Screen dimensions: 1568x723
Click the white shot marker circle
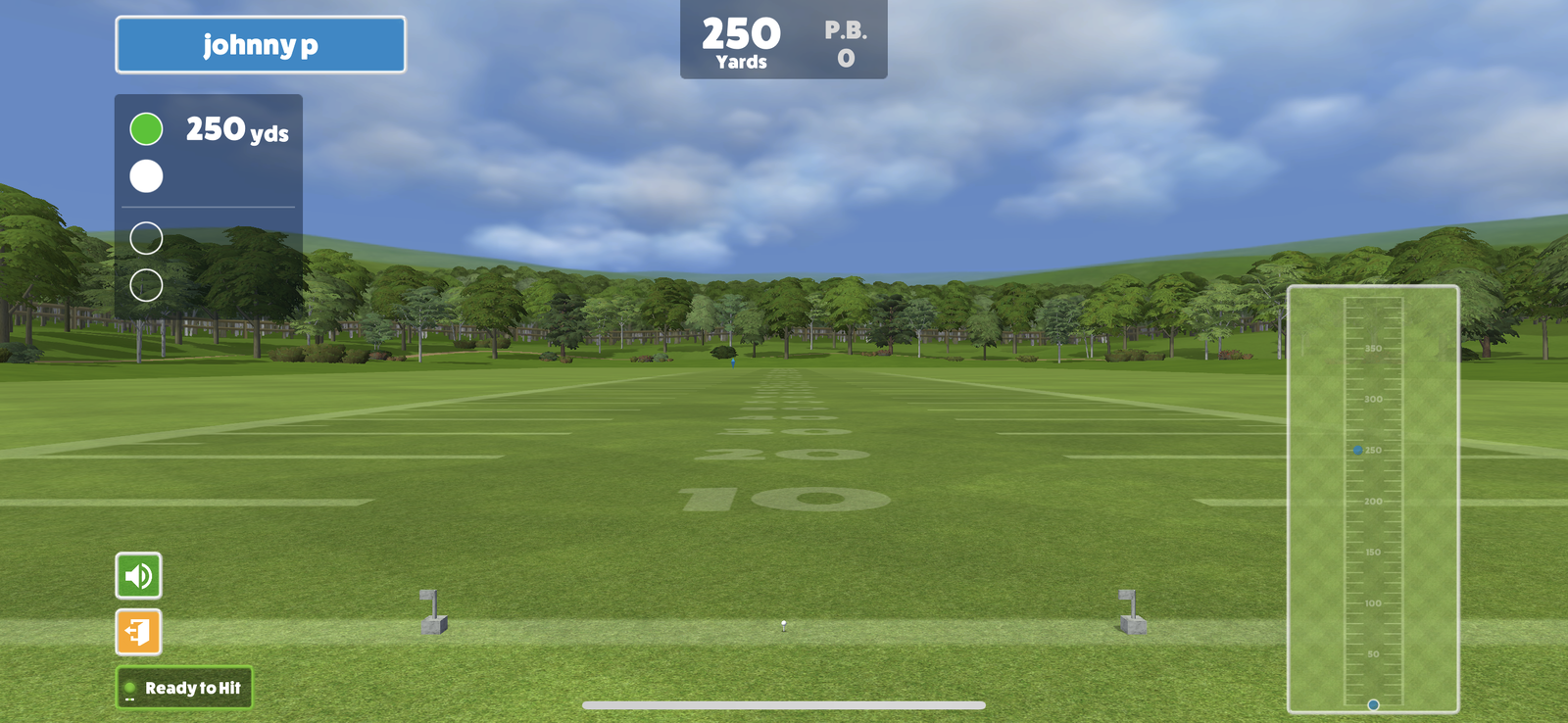click(x=144, y=177)
